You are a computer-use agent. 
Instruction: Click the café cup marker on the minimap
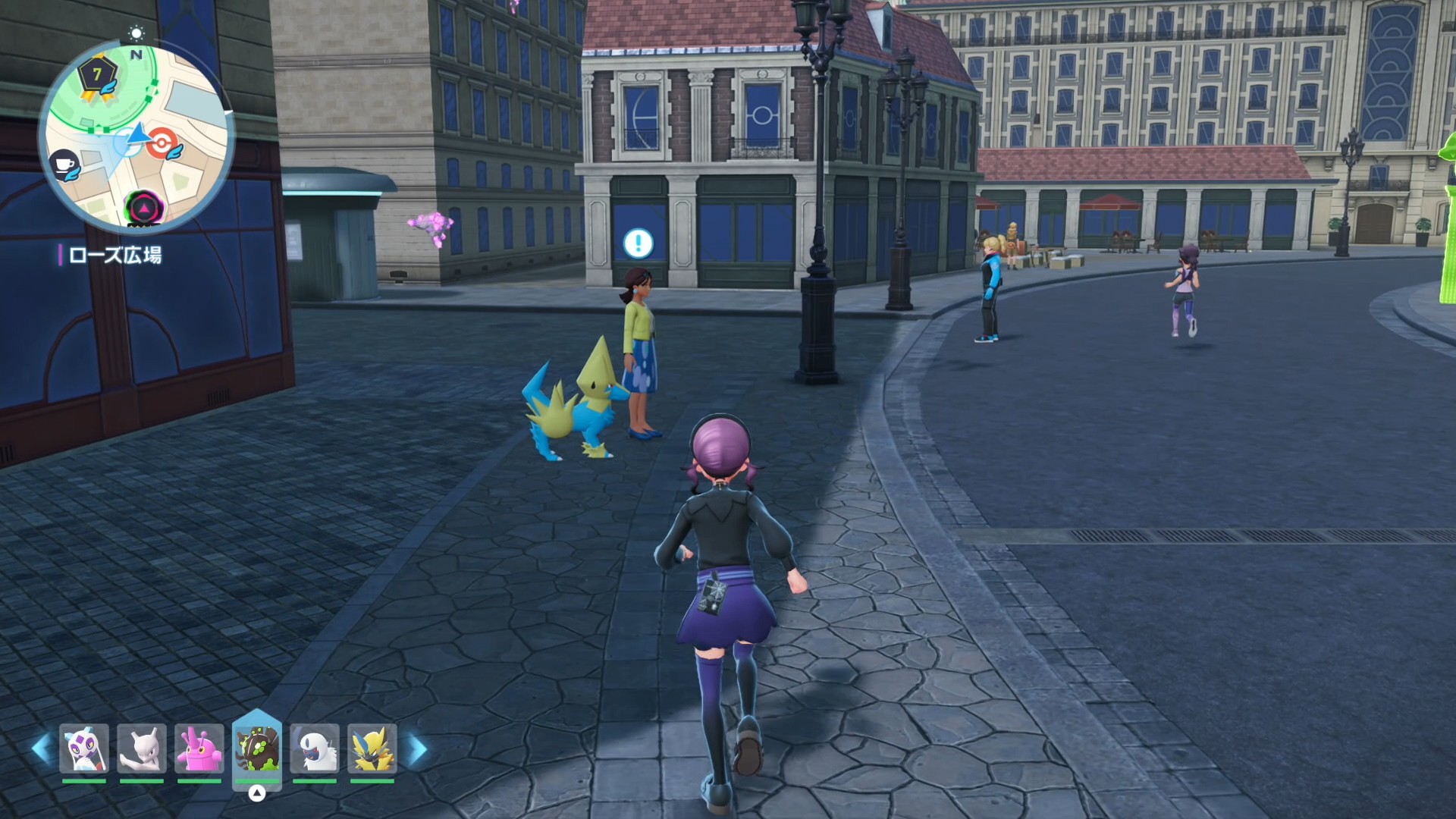pyautogui.click(x=64, y=165)
